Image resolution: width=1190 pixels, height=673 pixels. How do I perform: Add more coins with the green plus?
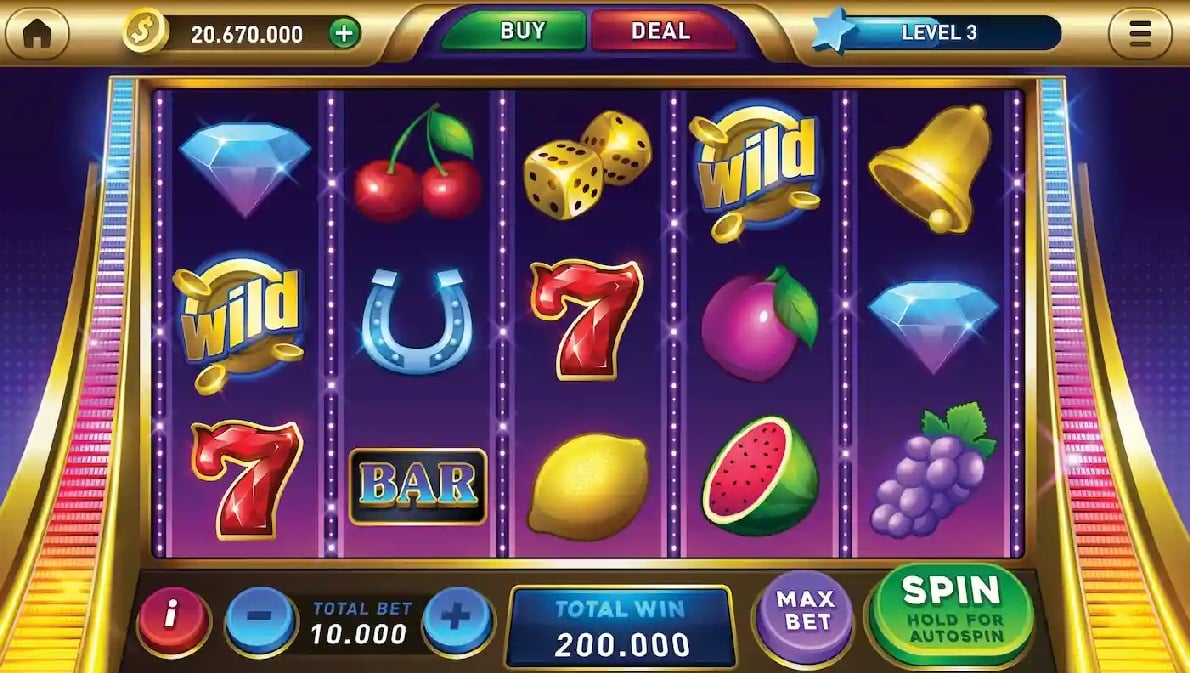click(x=343, y=34)
